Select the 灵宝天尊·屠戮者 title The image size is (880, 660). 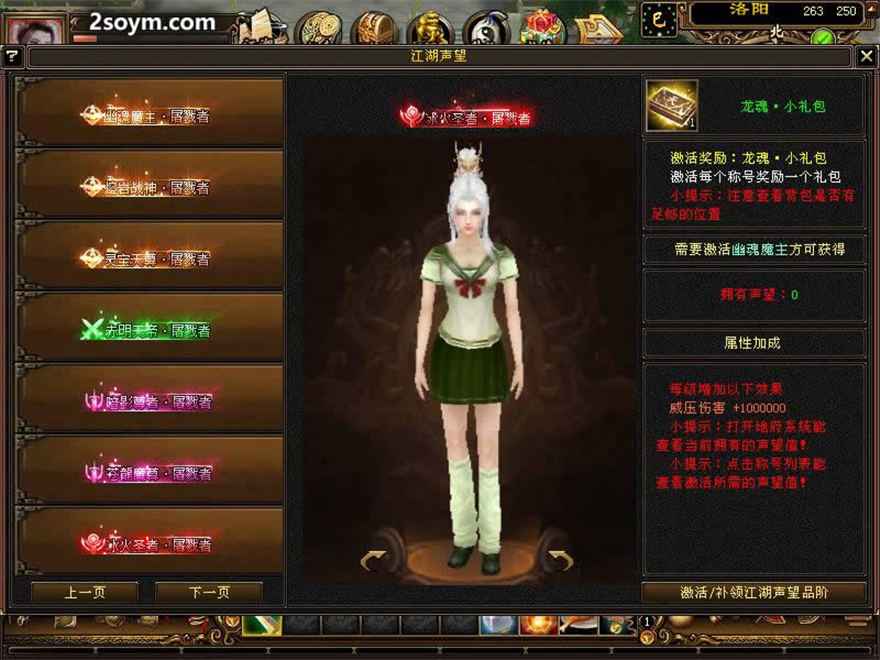(x=150, y=258)
